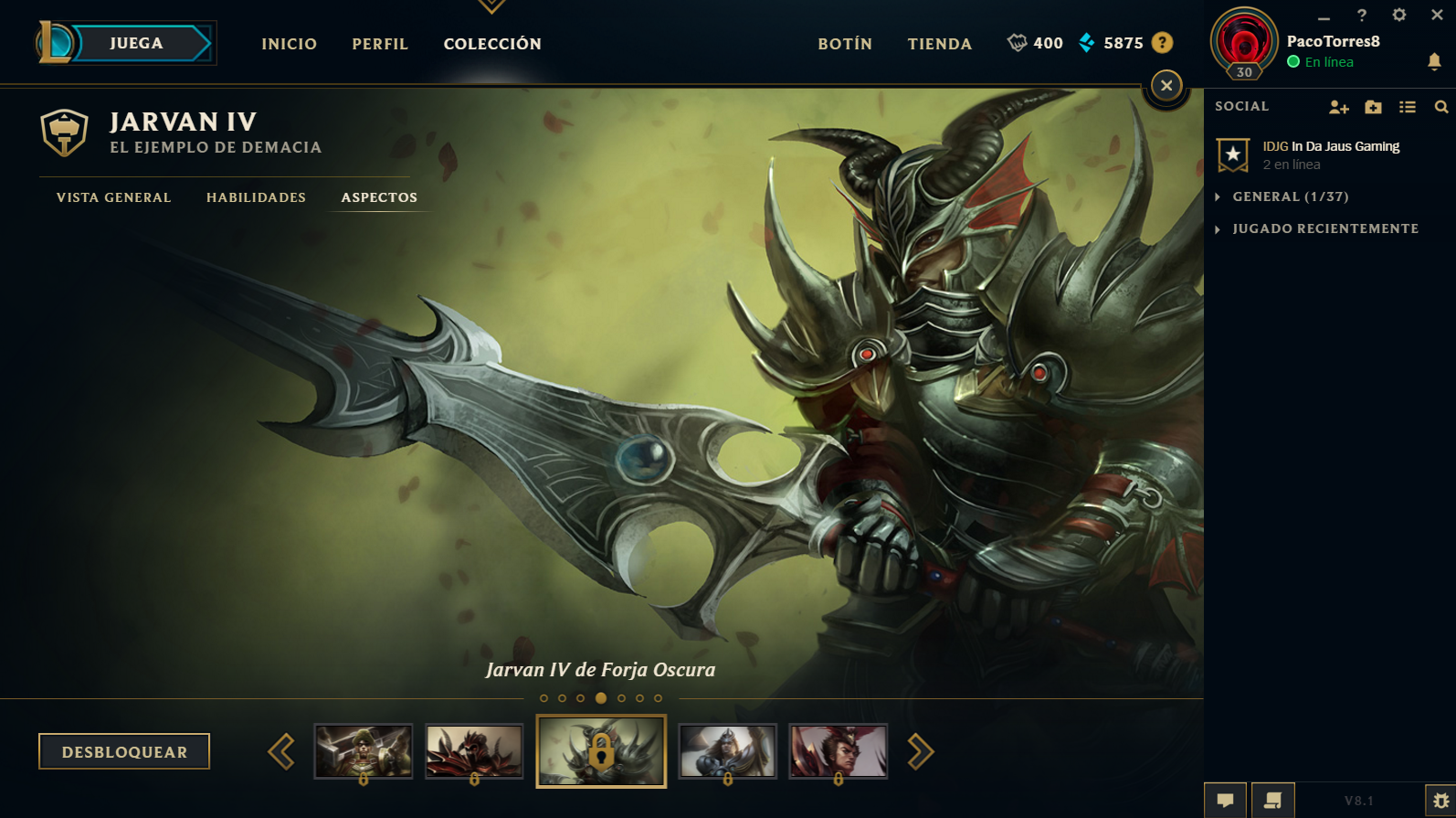Switch to the VISTA GENERAL tab
This screenshot has height=818, width=1456.
pos(114,197)
